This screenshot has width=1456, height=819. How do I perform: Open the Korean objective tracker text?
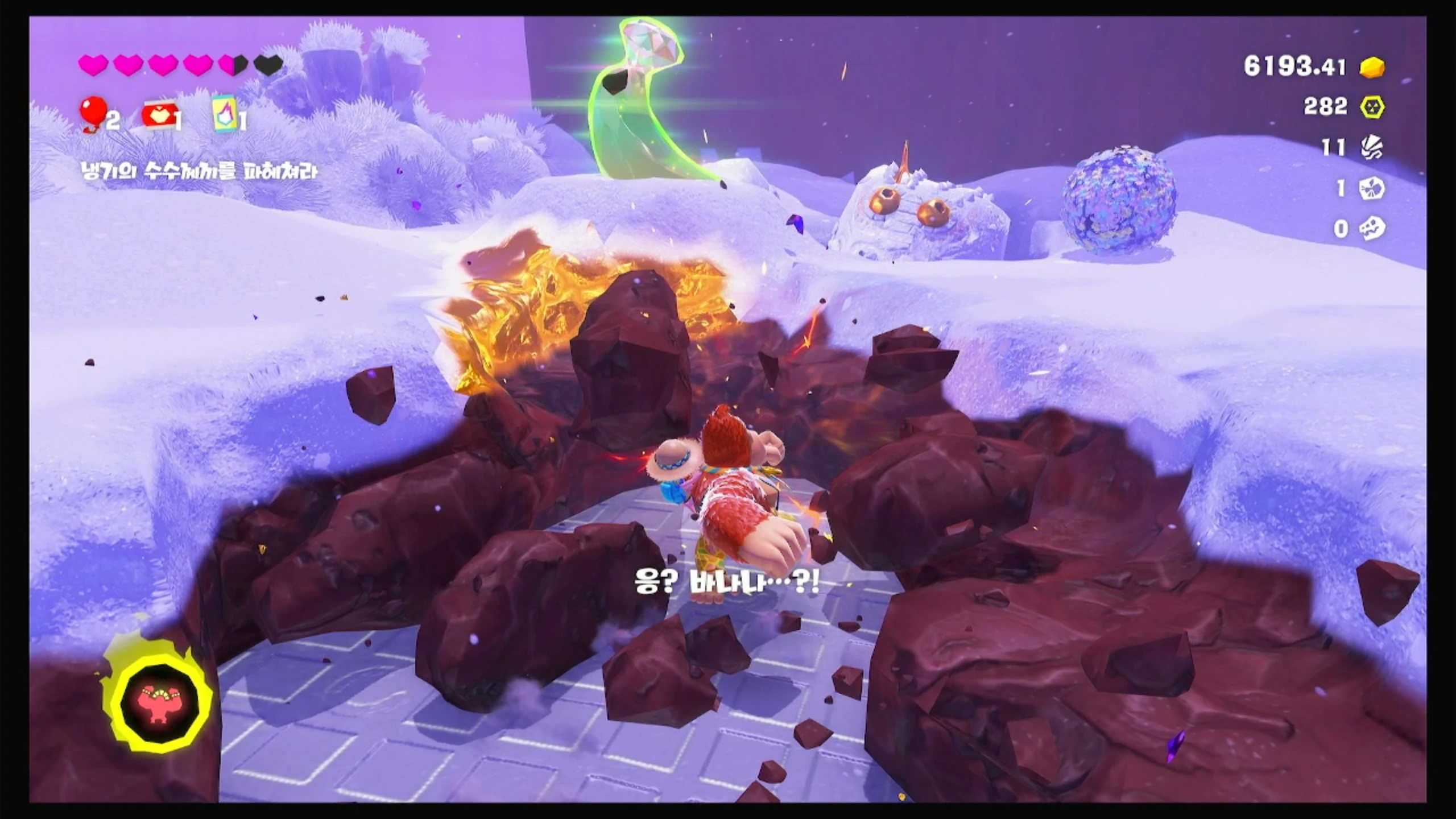[200, 170]
